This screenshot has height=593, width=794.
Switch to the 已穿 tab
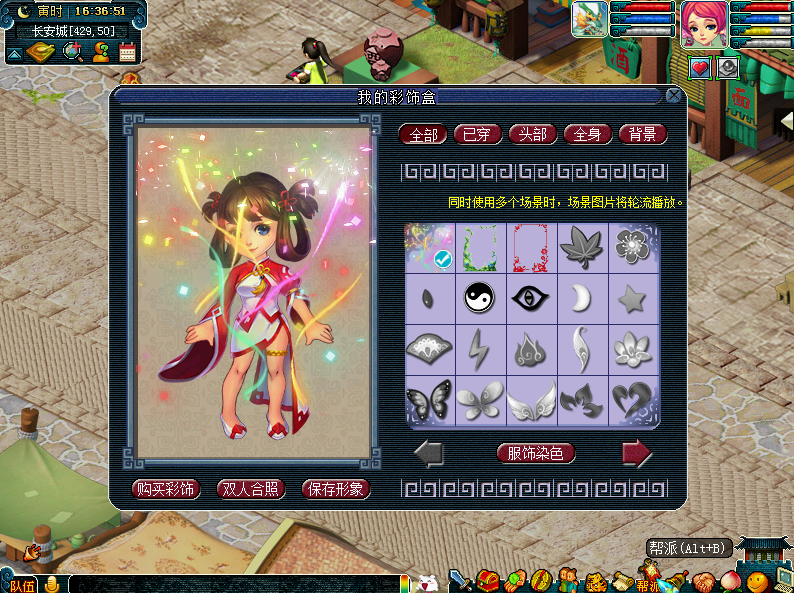[478, 134]
